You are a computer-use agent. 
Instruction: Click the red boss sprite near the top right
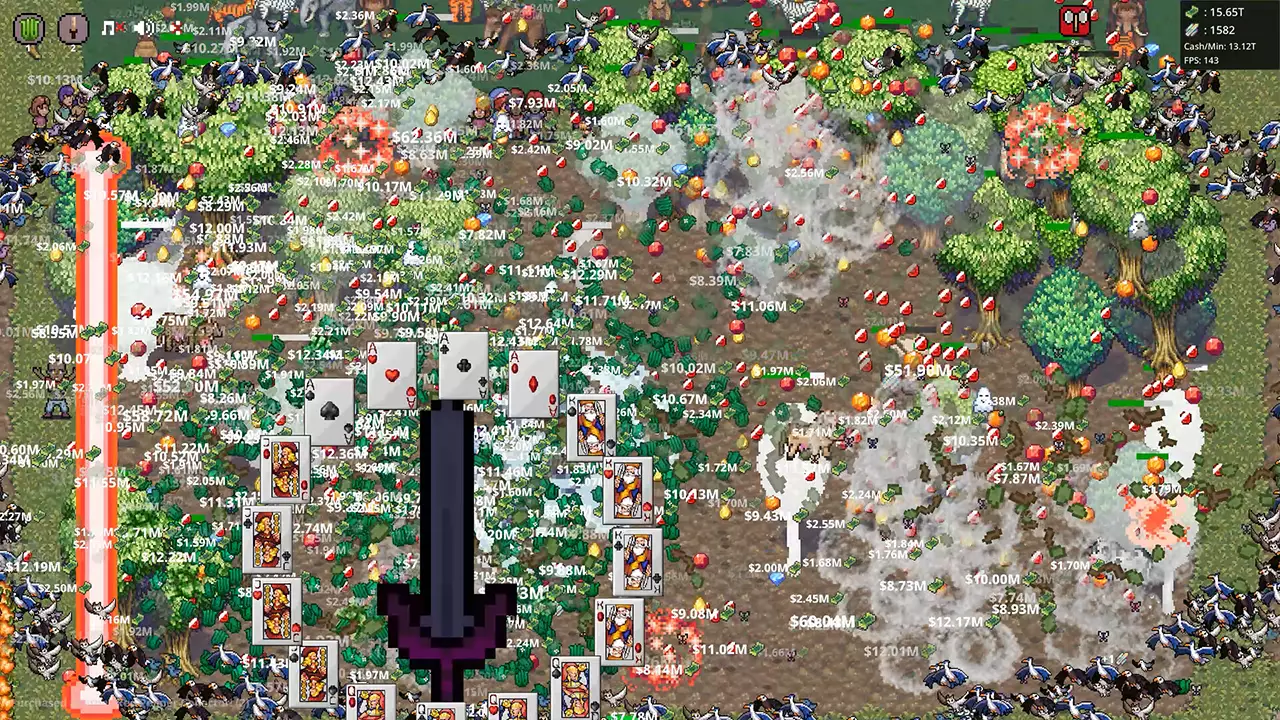pyautogui.click(x=1075, y=18)
